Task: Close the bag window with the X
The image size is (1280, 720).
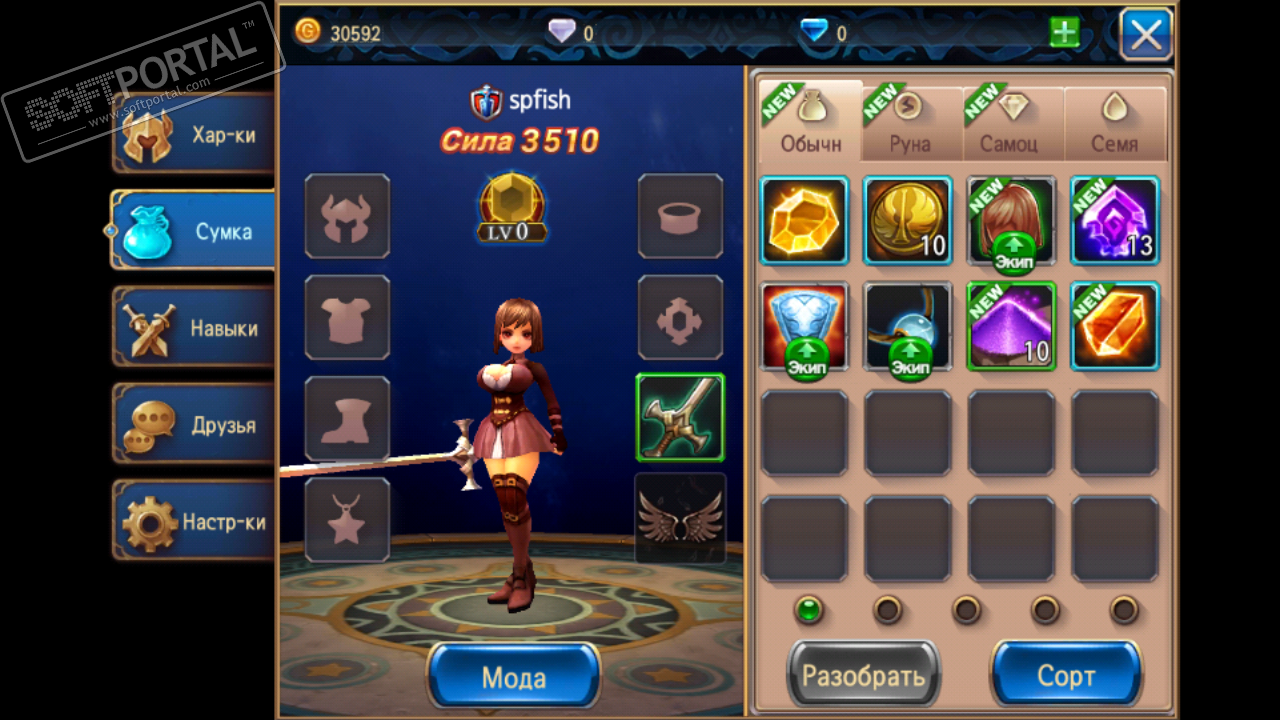Action: [1146, 34]
